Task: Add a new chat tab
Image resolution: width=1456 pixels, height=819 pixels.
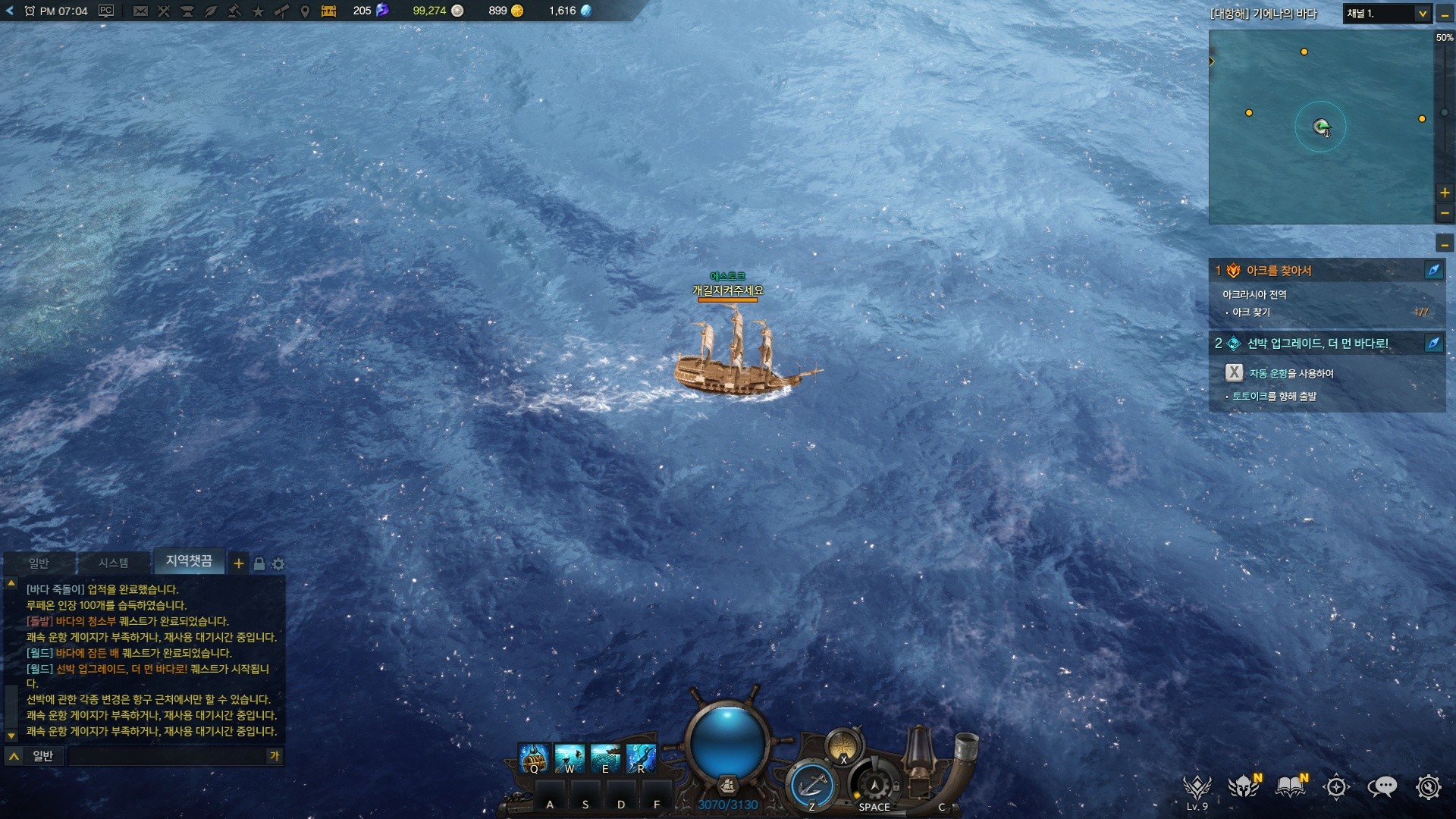Action: point(239,563)
